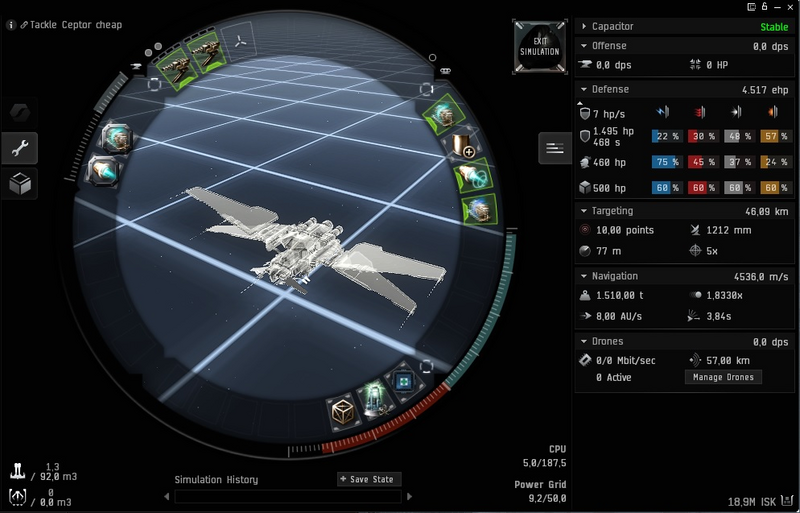Collapse the Navigation section
Image resolution: width=800 pixels, height=513 pixels.
pyautogui.click(x=584, y=276)
